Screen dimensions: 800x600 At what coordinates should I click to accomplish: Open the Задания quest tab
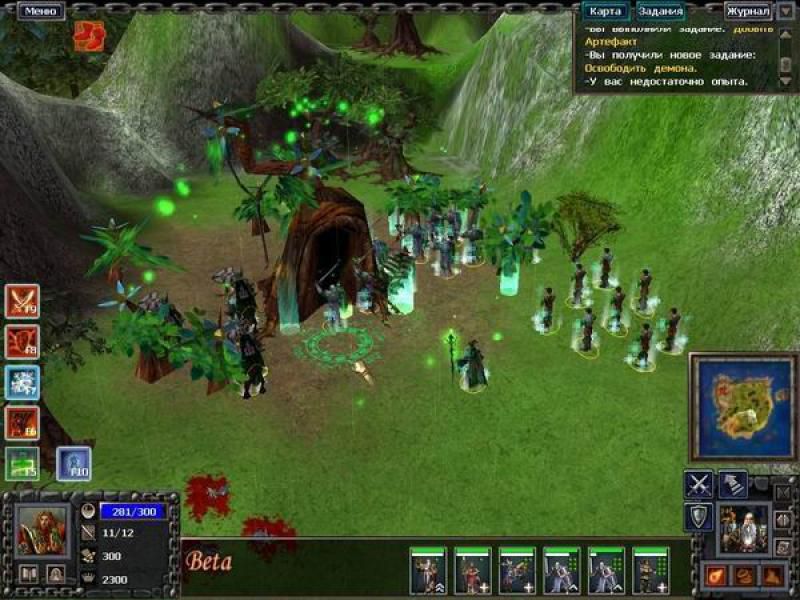[661, 11]
